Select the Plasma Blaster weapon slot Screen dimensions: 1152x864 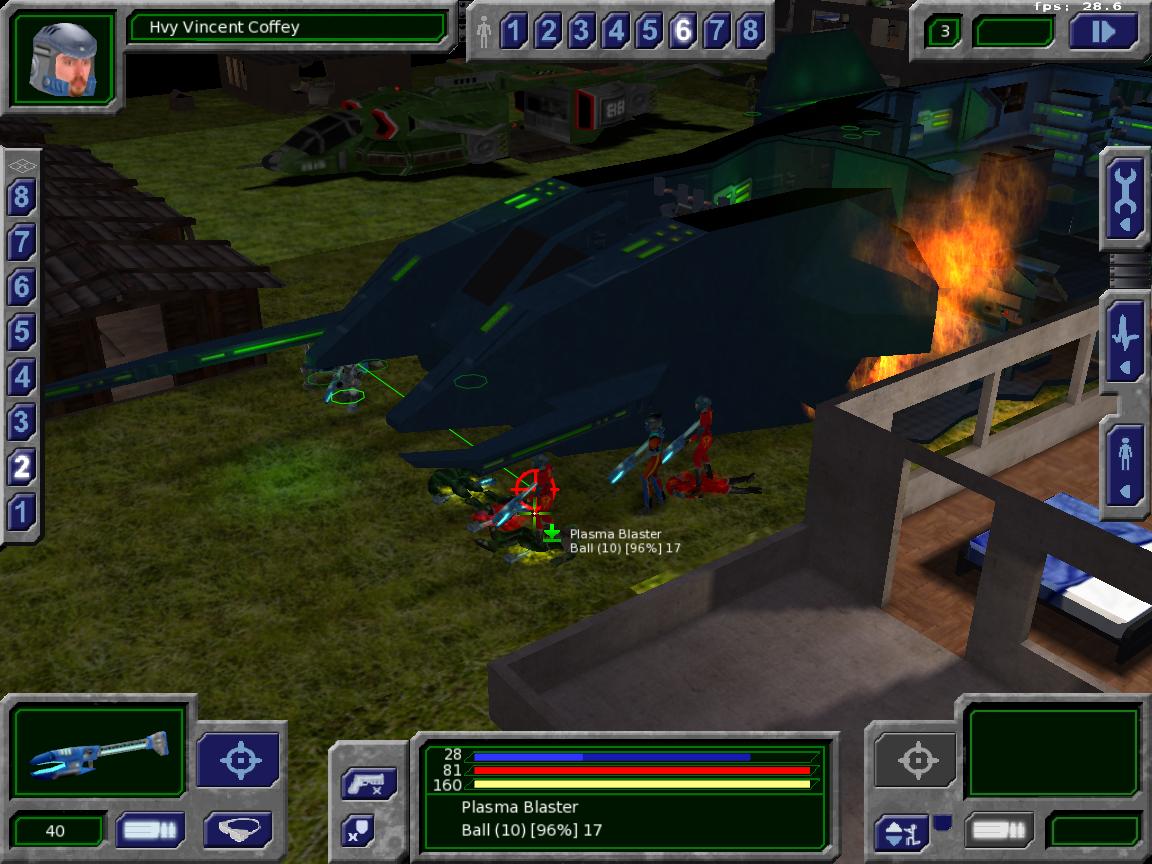click(x=98, y=750)
